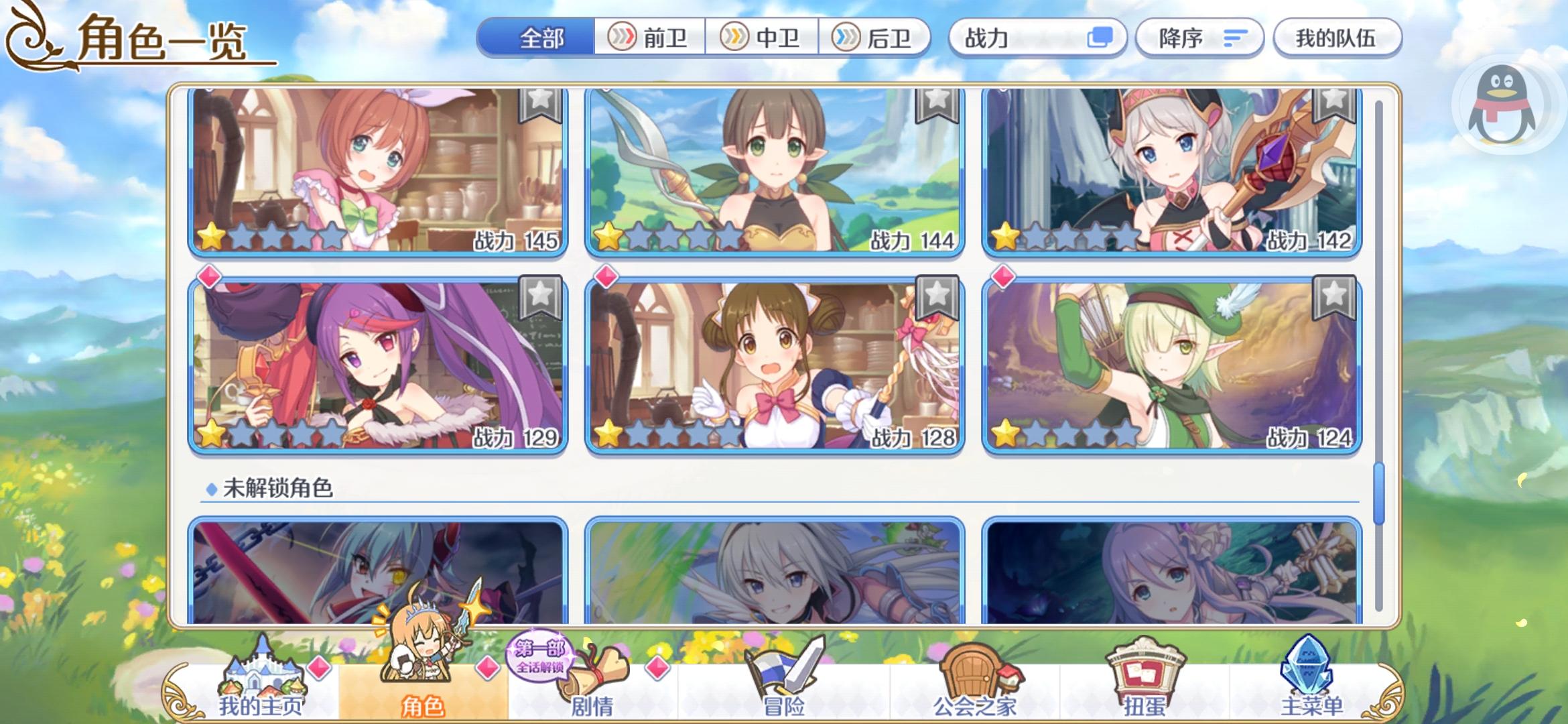Open the 战力 sorting criteria selector
The image size is (1568, 724).
[x=1037, y=38]
